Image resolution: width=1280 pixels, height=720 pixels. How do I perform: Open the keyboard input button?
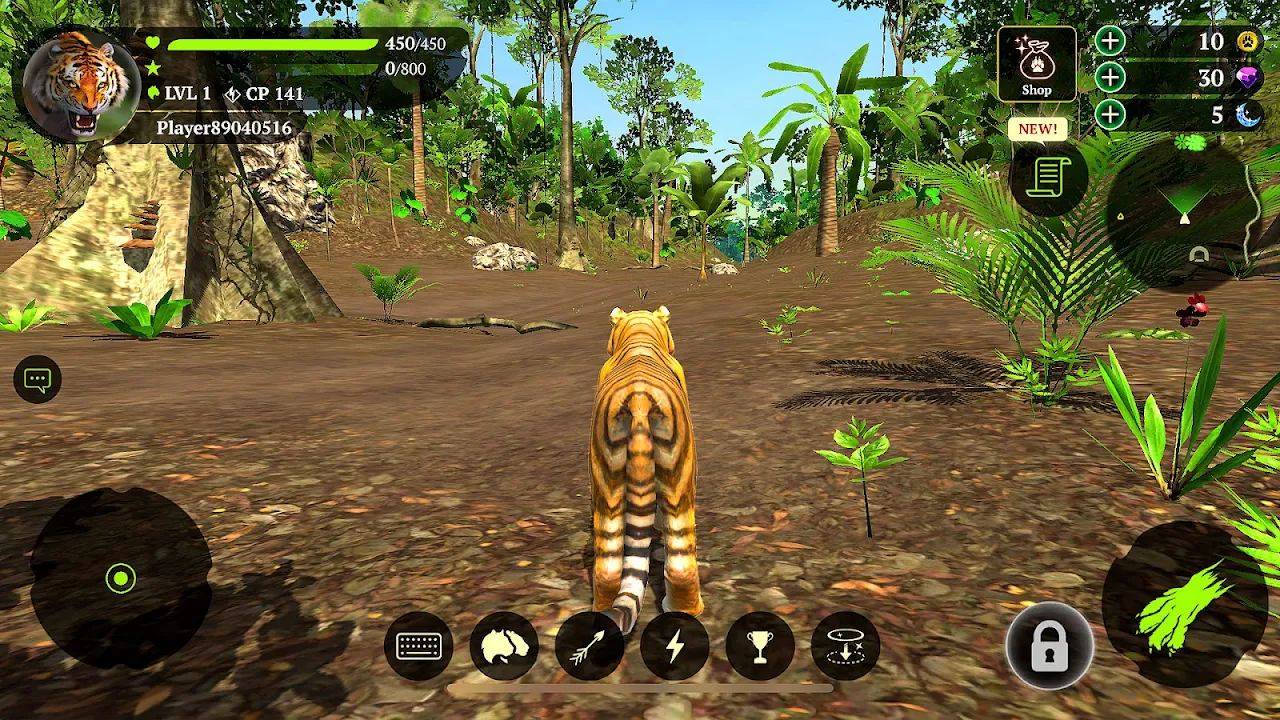[x=418, y=646]
